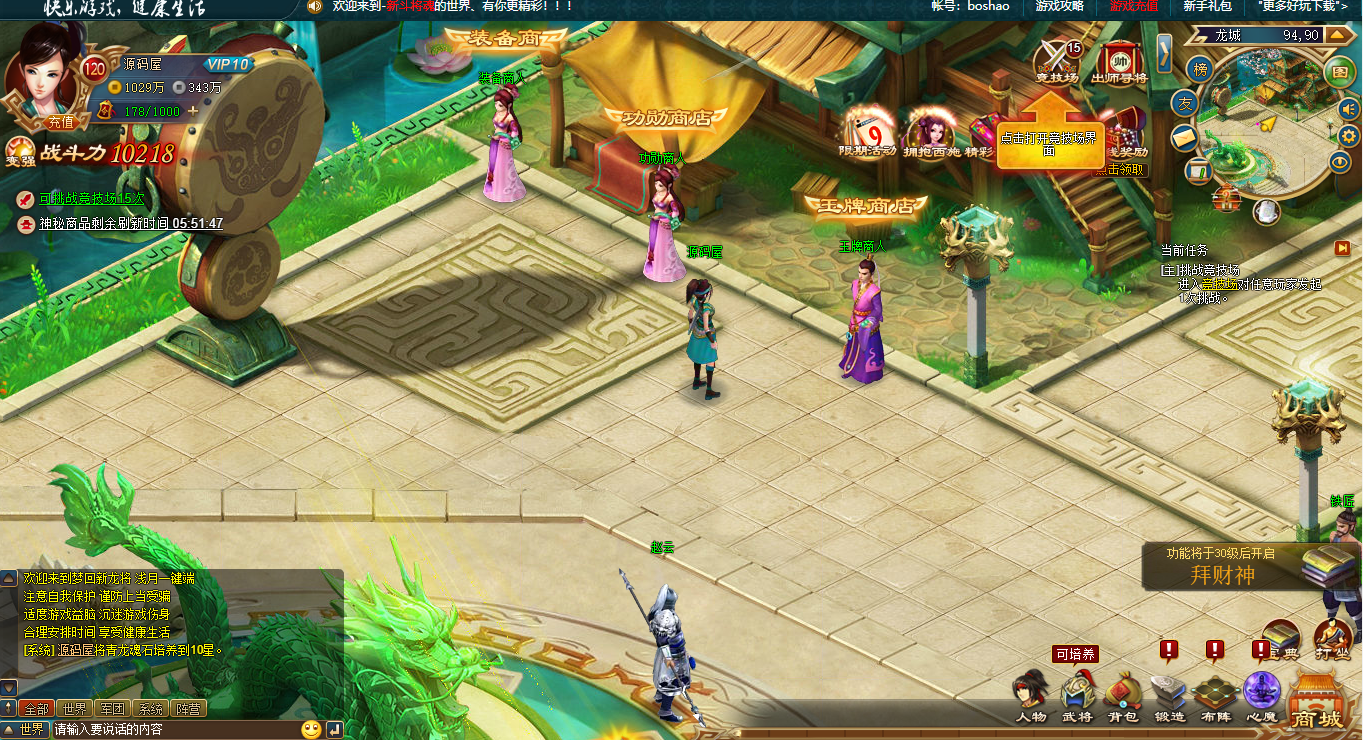Open the 限期活动 calendar event
This screenshot has width=1363, height=740.
coord(867,133)
